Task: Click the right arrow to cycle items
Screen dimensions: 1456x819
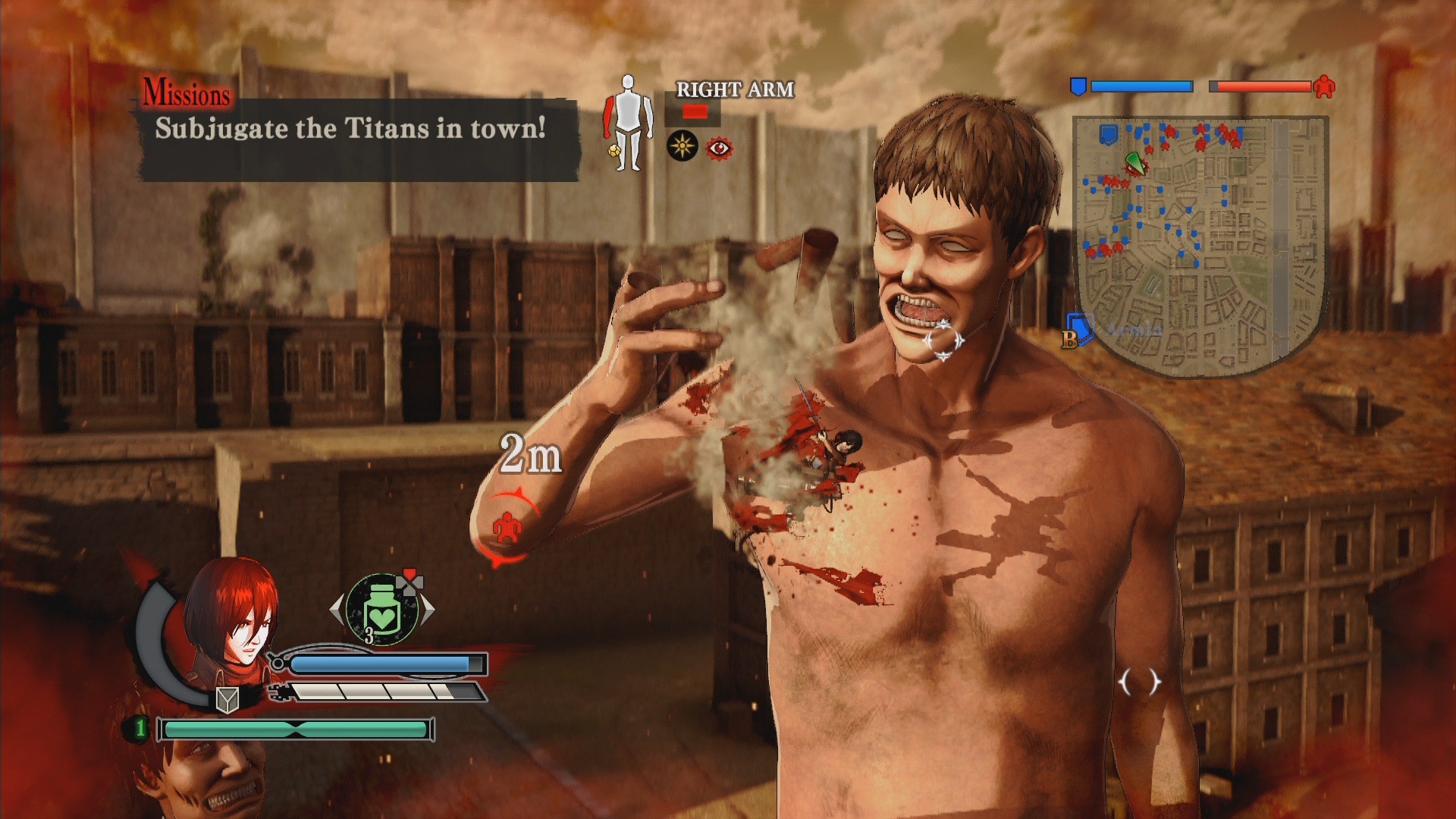Action: coord(428,610)
